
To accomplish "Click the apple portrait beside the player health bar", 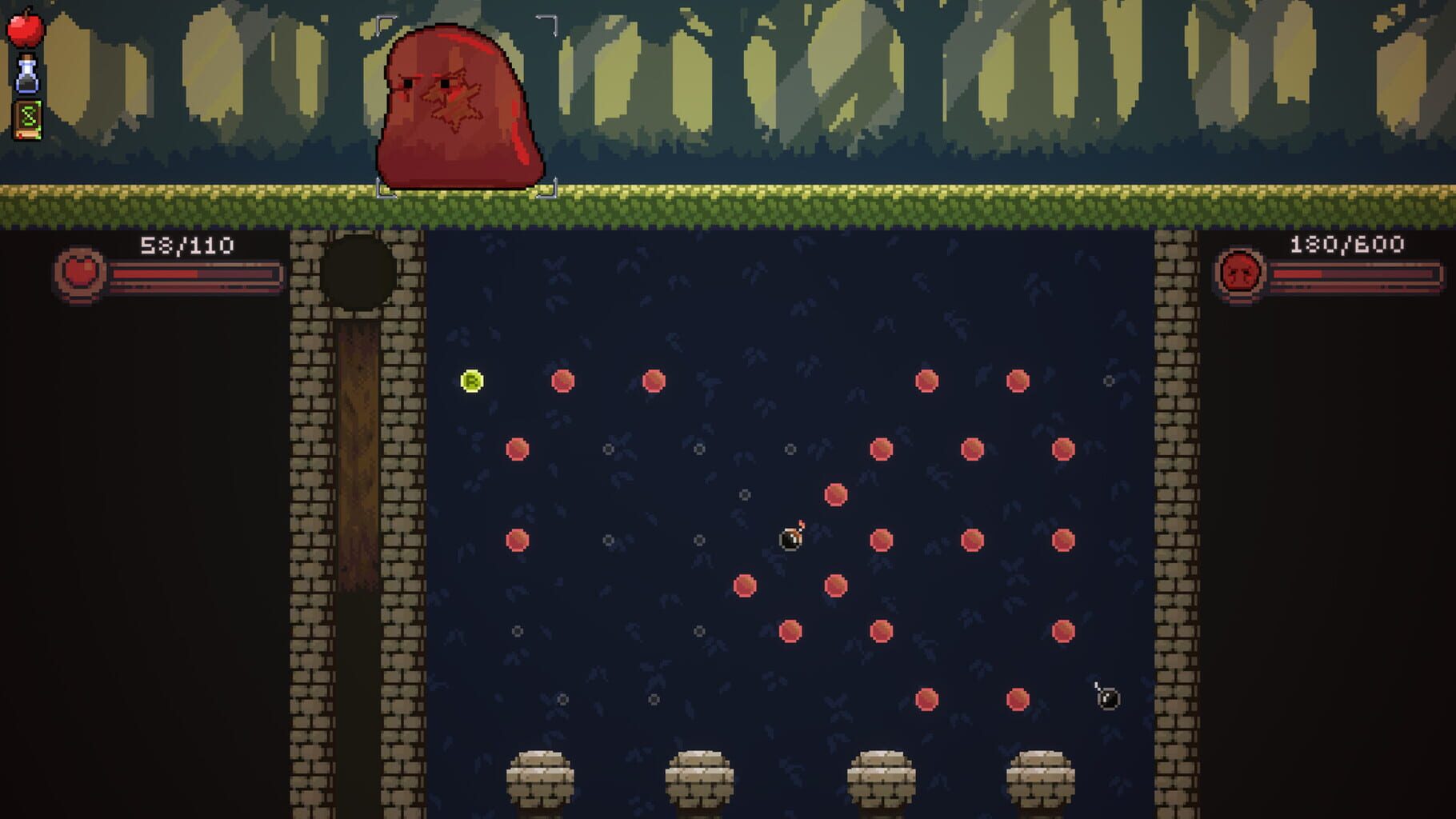I will tap(80, 270).
